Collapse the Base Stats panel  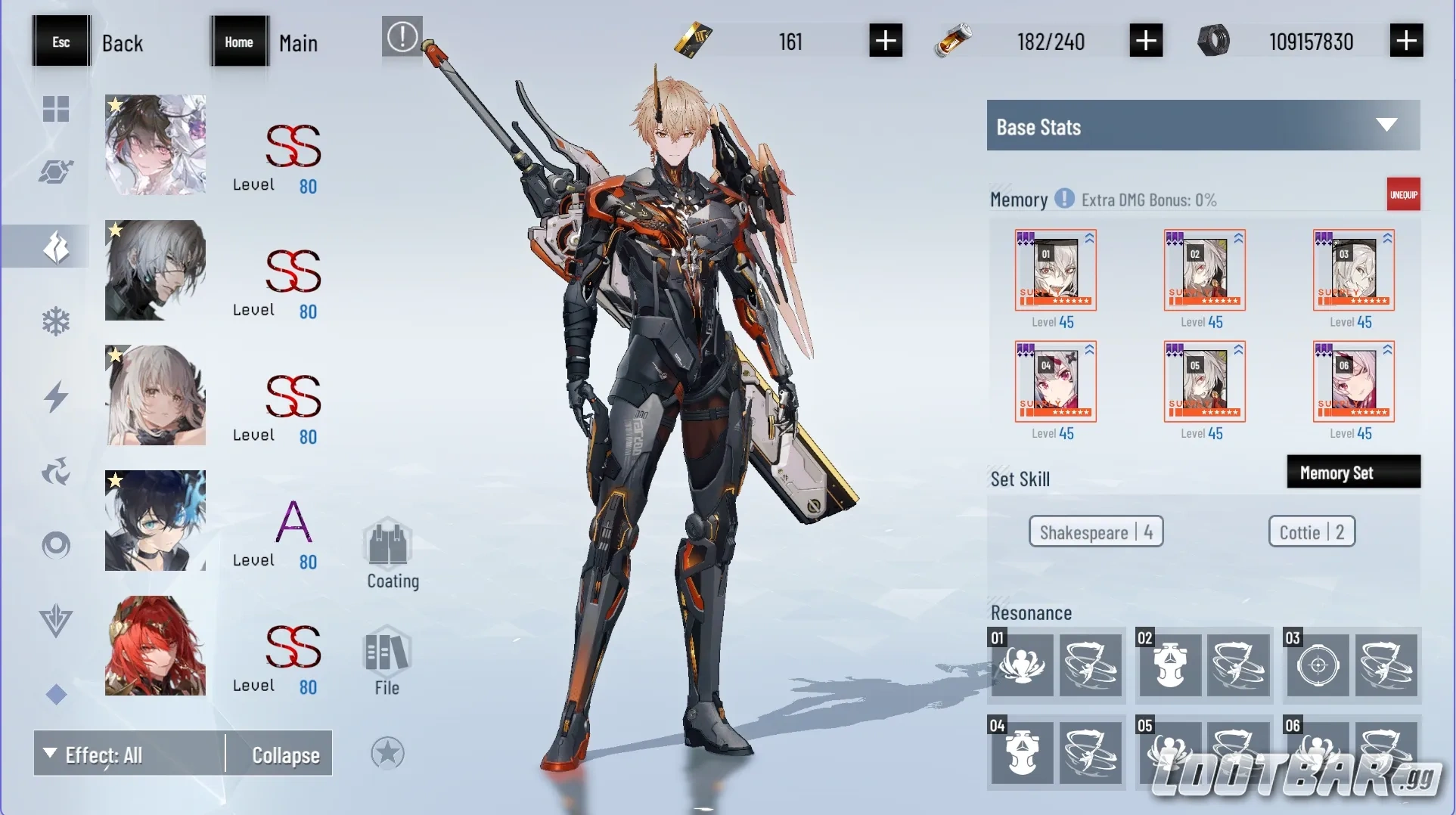1386,125
